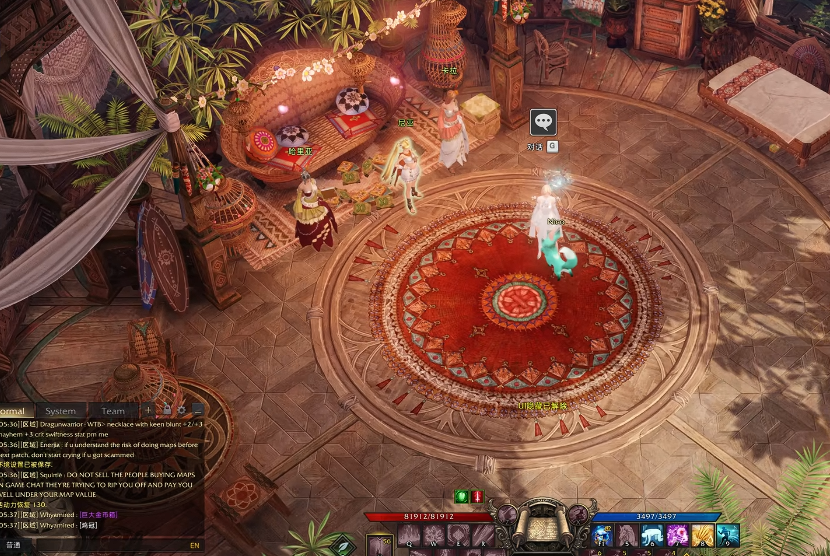The image size is (830, 556).
Task: Open the purple item link in chat
Action: (x=98, y=514)
